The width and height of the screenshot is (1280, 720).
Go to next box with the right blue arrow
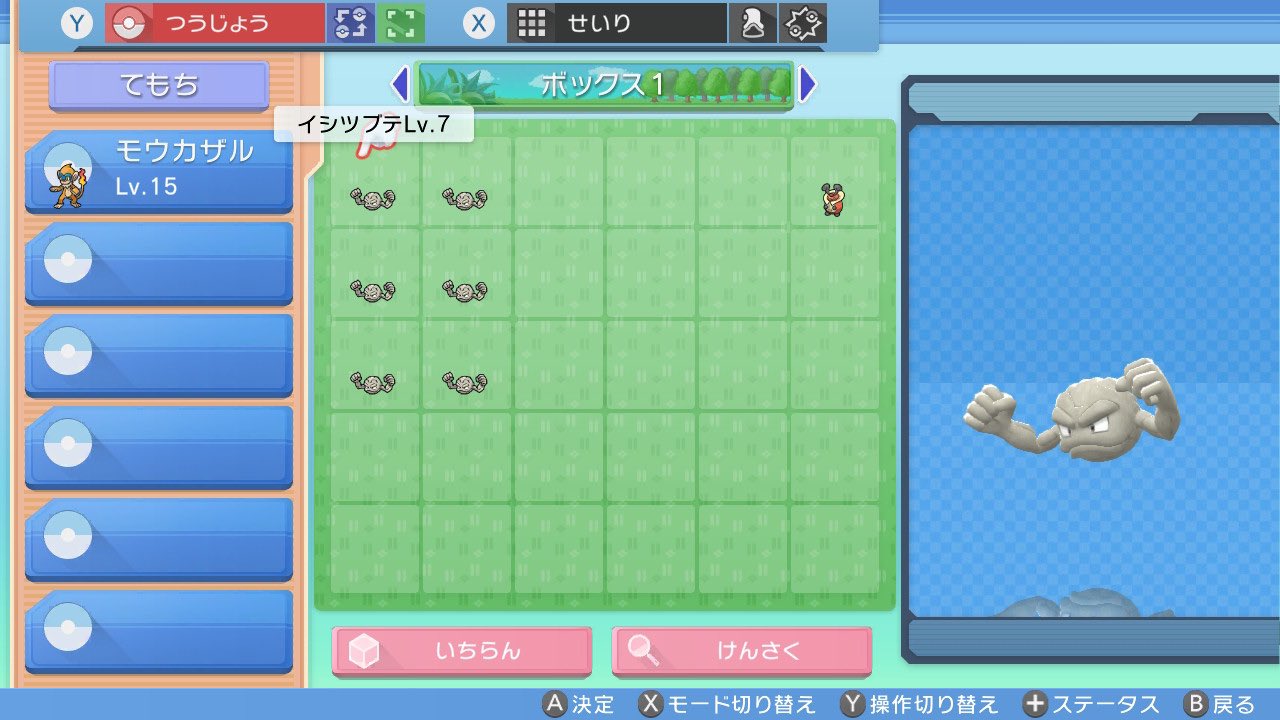pyautogui.click(x=808, y=85)
